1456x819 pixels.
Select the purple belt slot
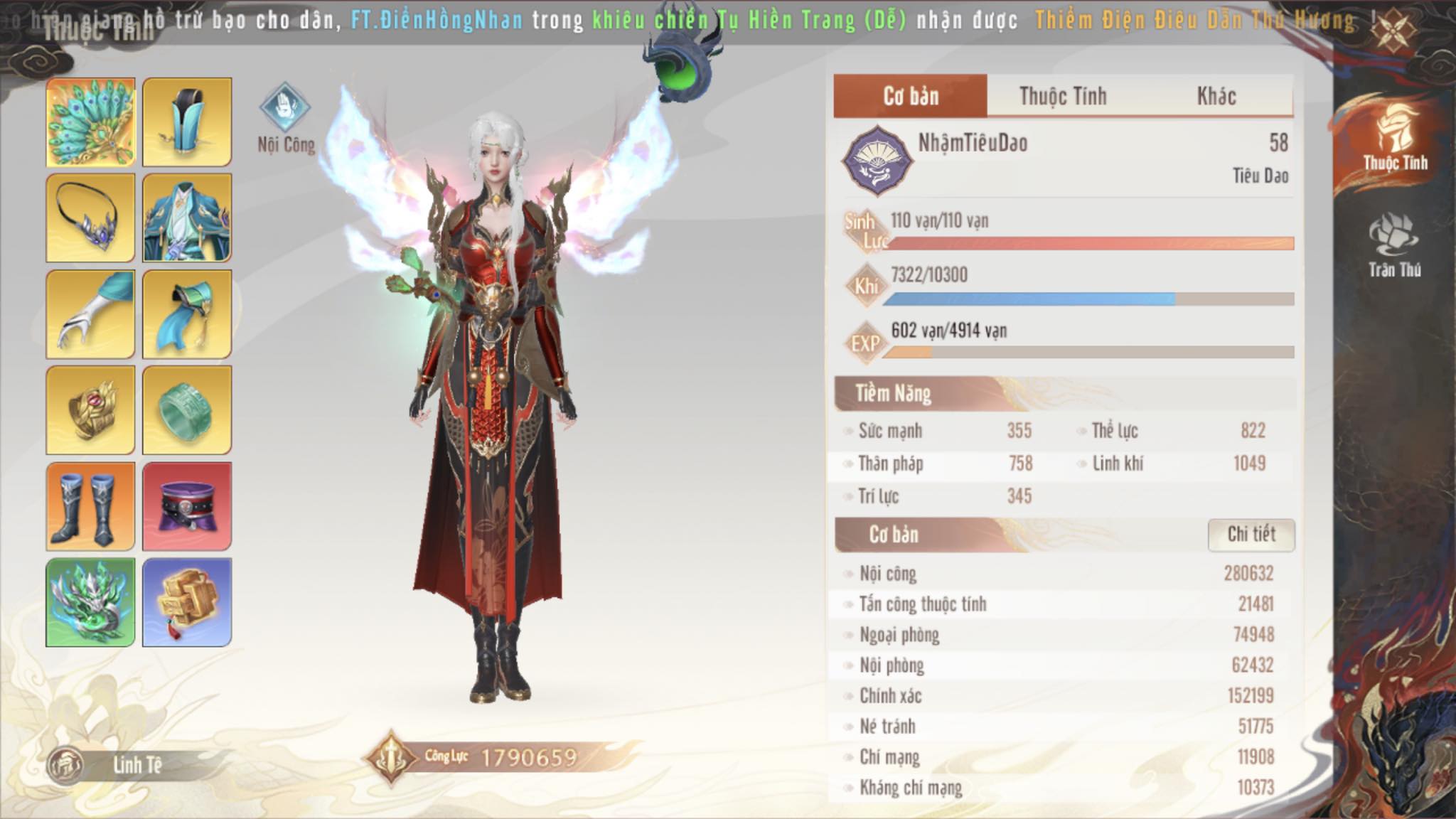click(x=187, y=506)
